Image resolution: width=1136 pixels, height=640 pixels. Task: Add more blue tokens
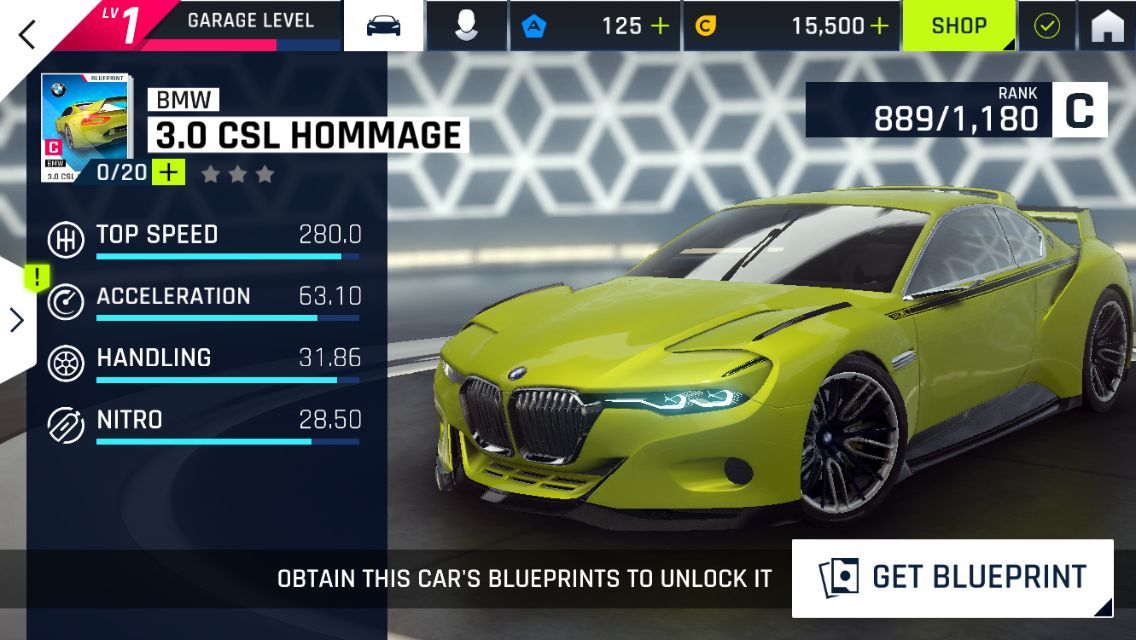[x=660, y=26]
